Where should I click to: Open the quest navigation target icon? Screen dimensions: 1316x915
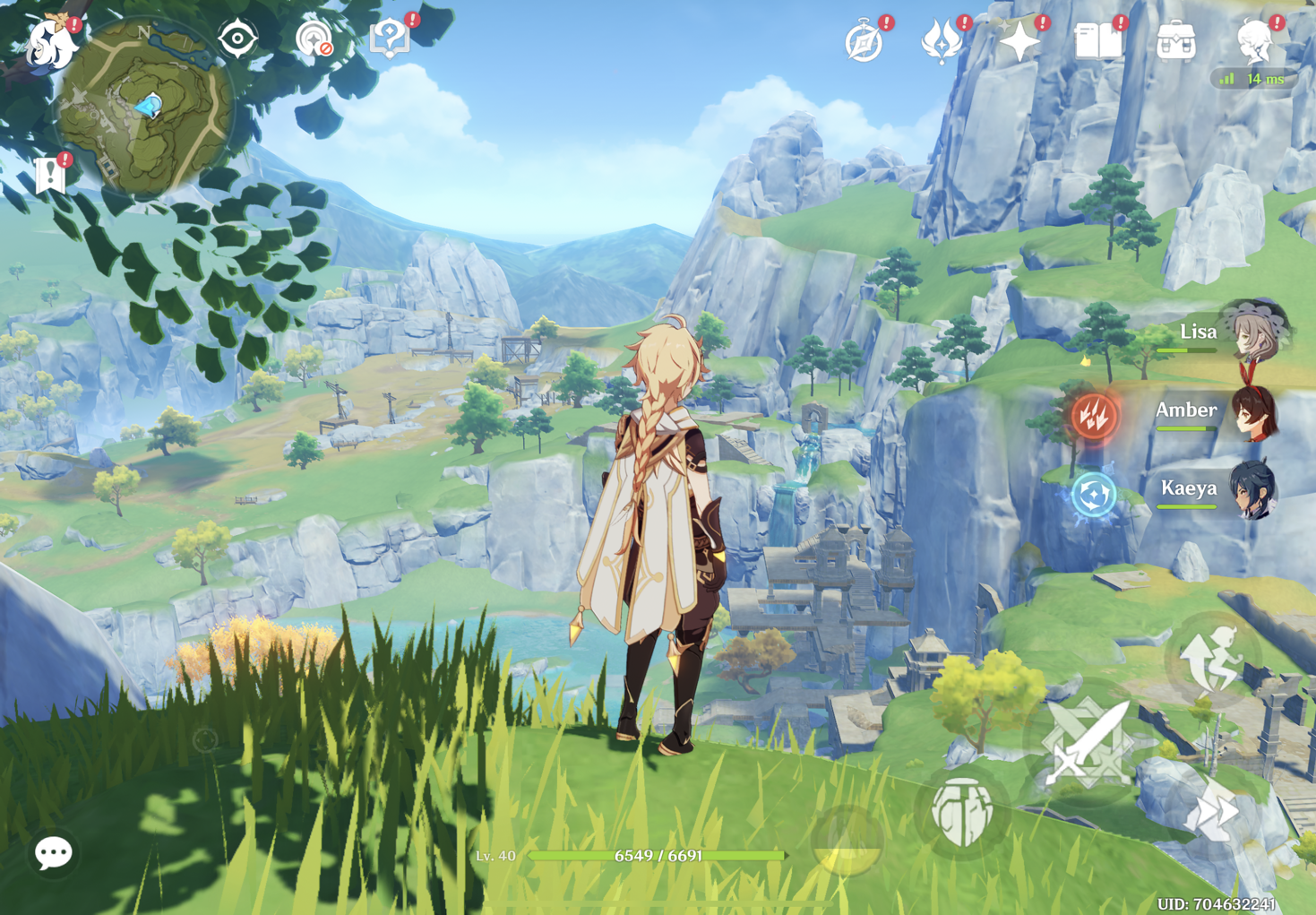tap(314, 40)
